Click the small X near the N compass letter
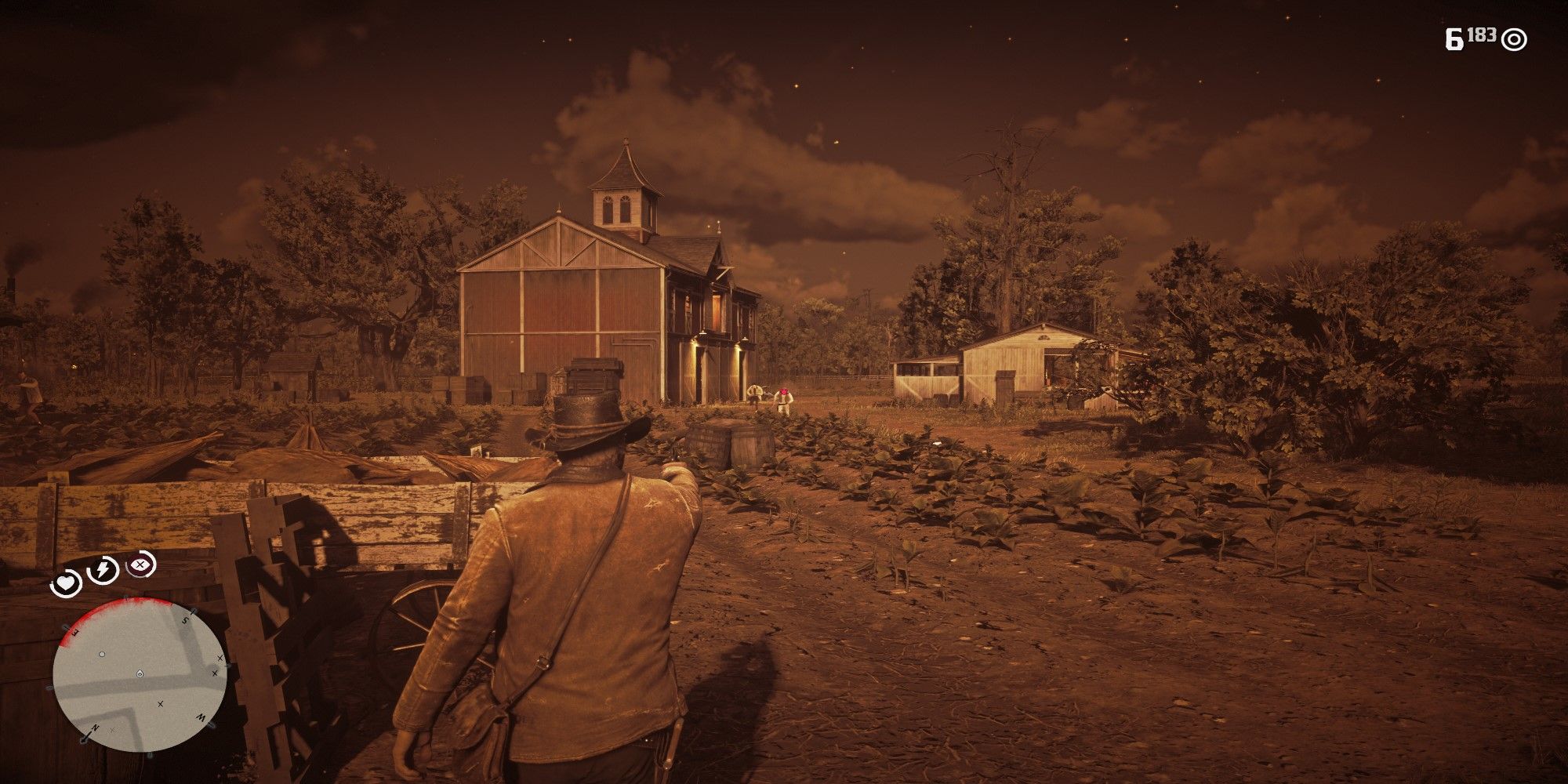Screen dimensions: 1568x784 point(112,730)
